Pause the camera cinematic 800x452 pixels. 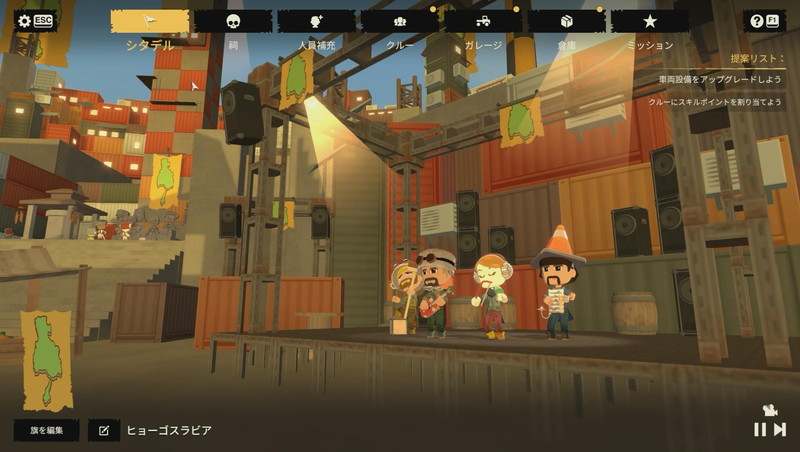click(x=760, y=429)
